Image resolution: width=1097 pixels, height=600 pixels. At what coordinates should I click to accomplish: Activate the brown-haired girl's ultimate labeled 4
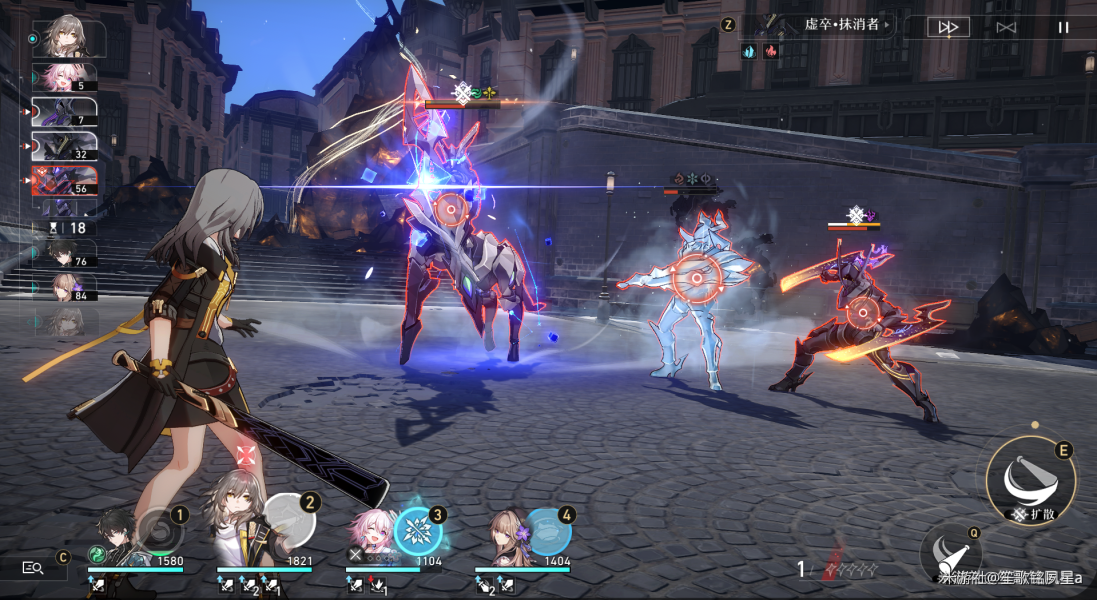549,530
